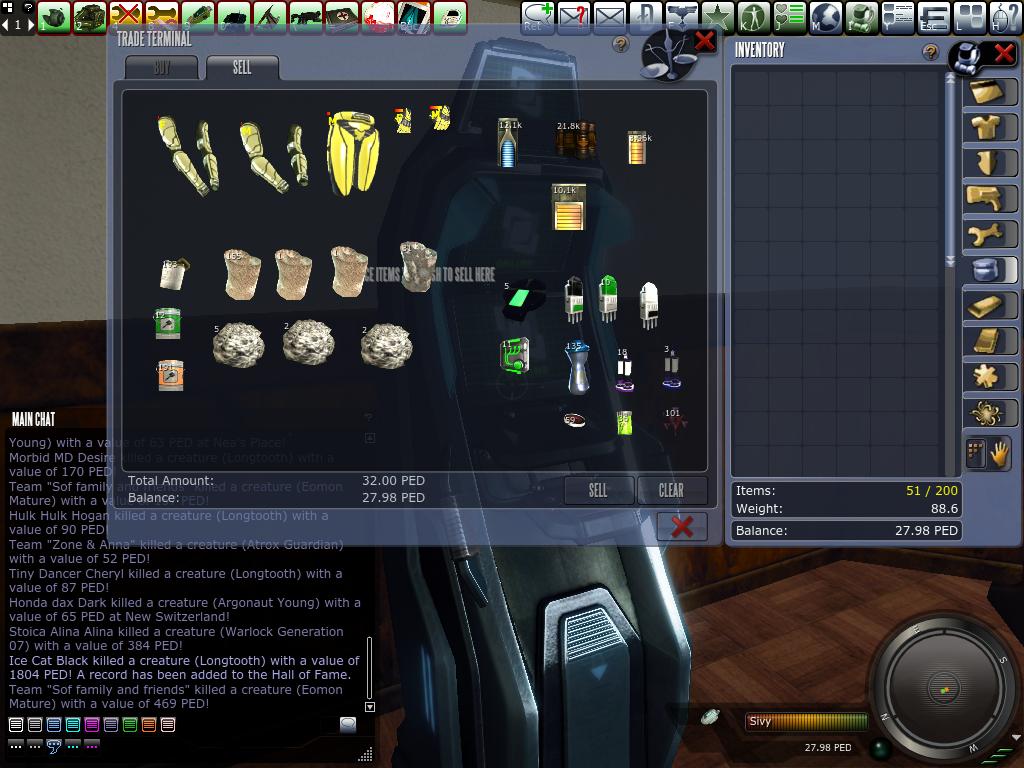
Task: Close the Inventory panel
Action: pos(1003,54)
